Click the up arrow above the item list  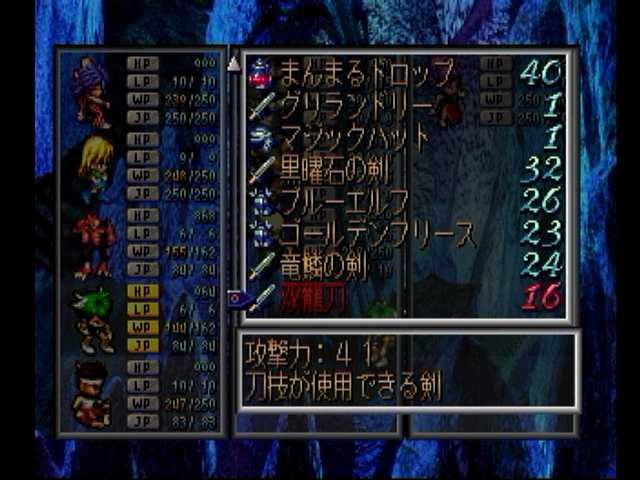click(234, 64)
